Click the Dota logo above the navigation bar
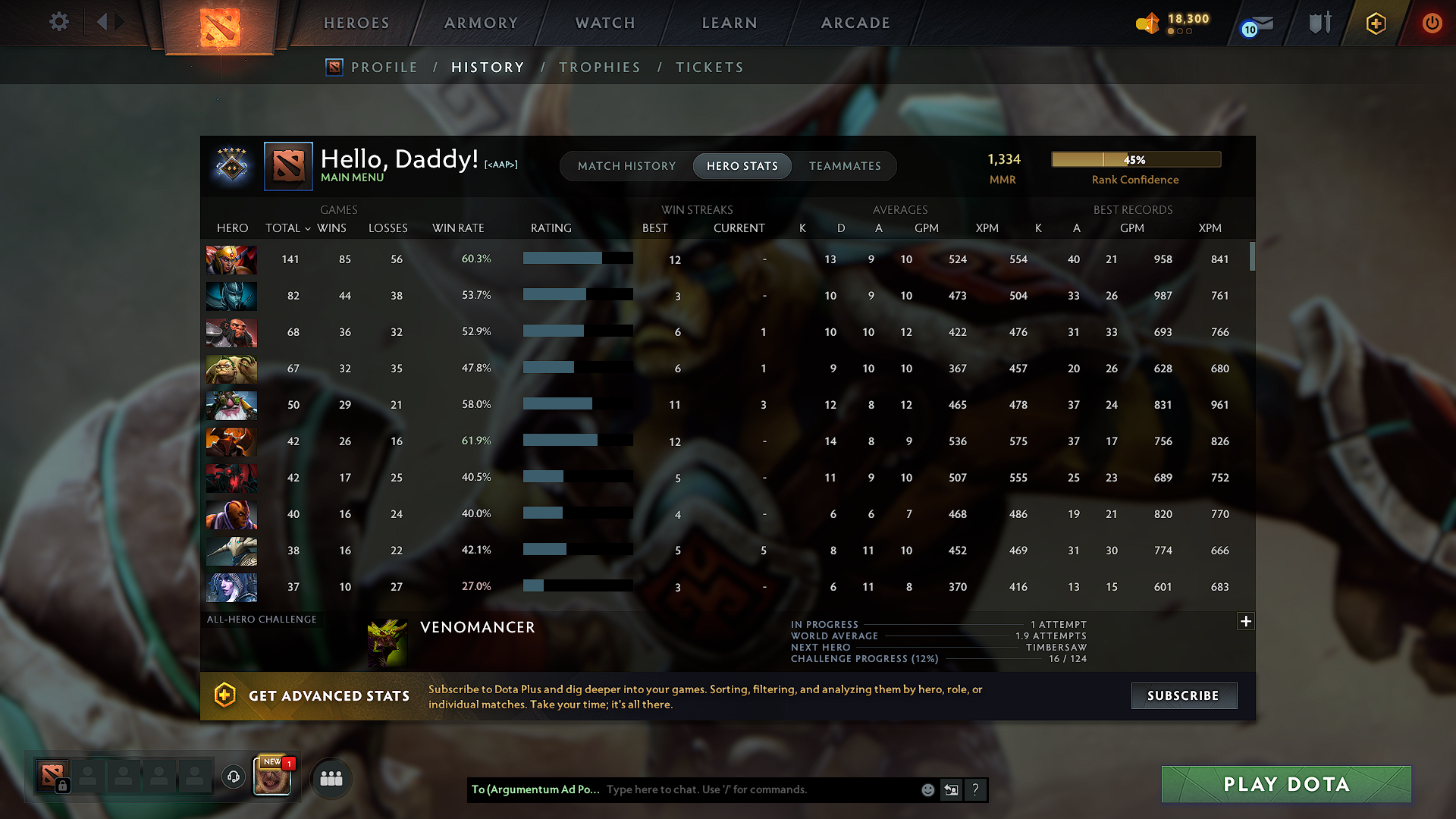This screenshot has height=819, width=1456. click(220, 27)
